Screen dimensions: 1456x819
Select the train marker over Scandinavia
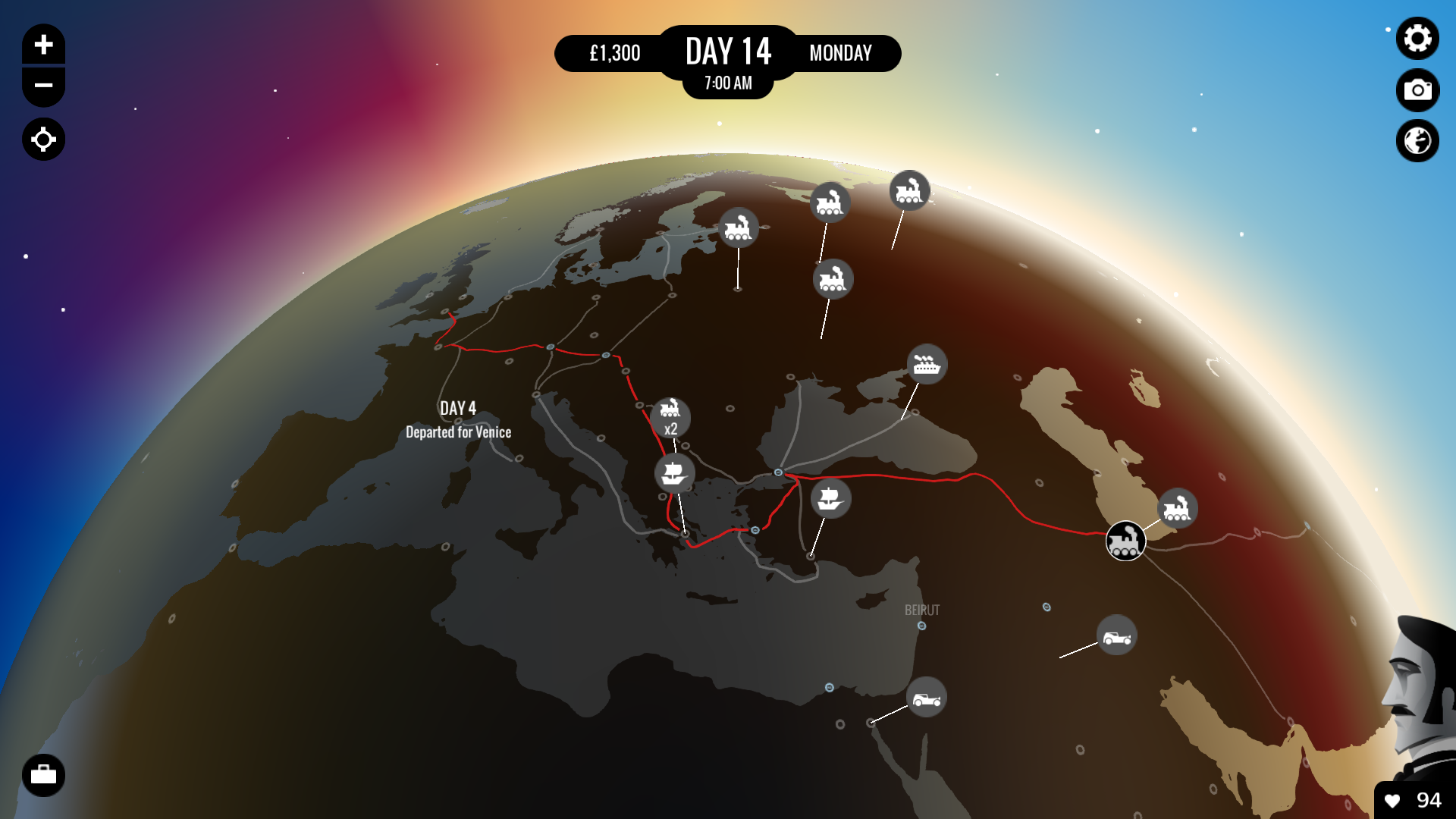point(738,228)
